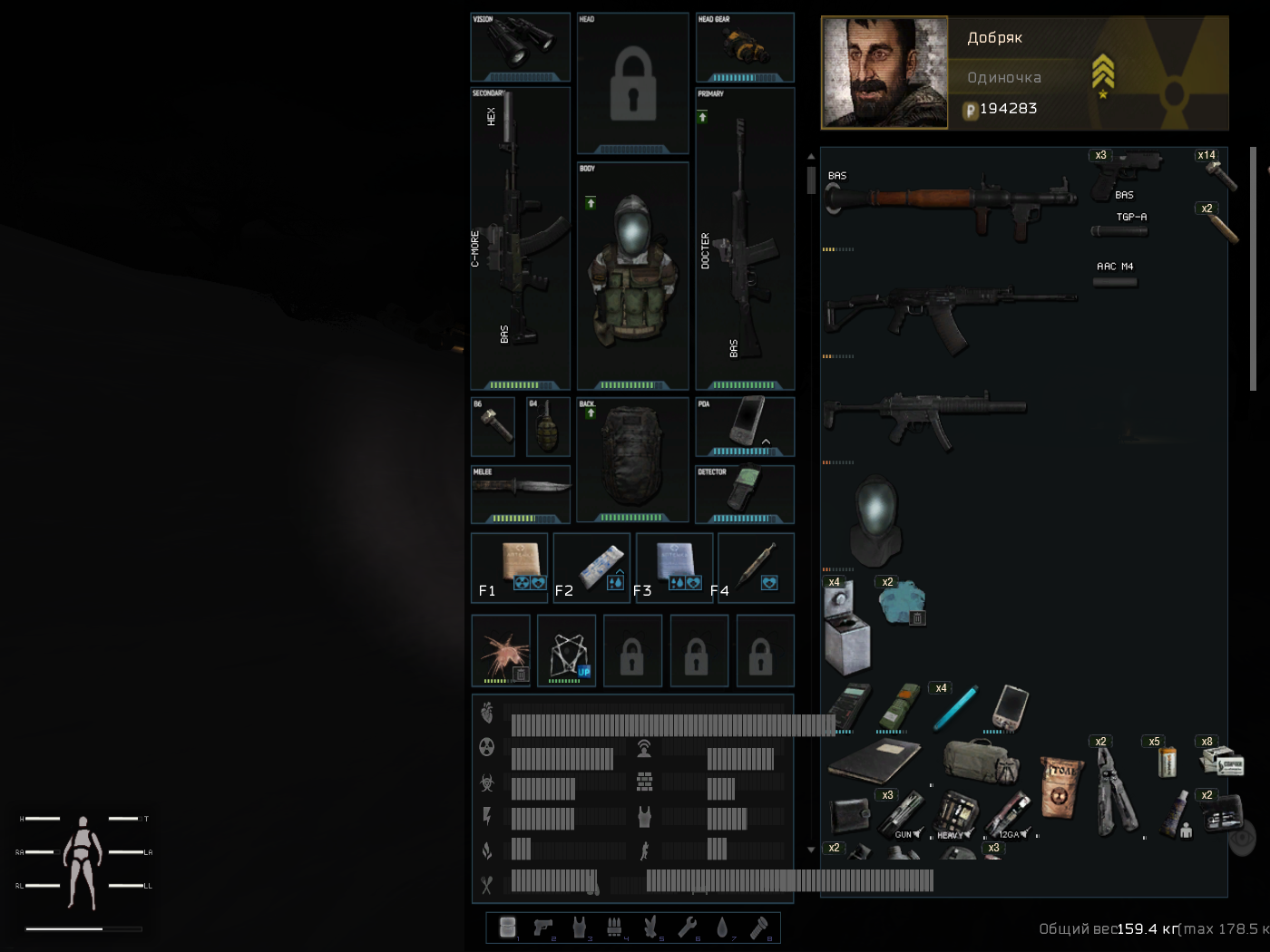Show repair tools with wrench filter
Screen dimensions: 1270x952
point(687,927)
